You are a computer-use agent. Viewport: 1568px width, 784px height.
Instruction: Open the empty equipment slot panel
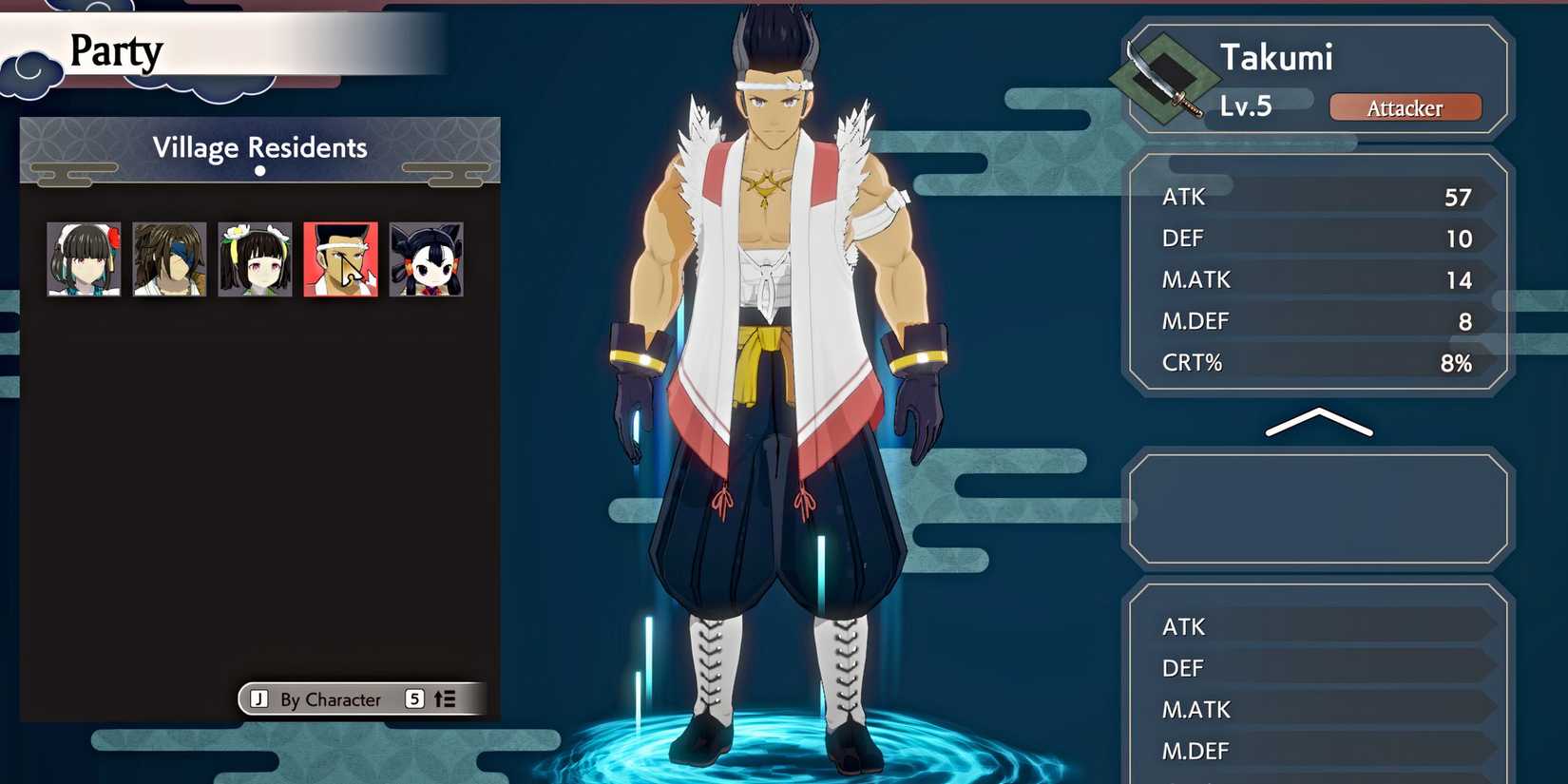pos(1319,508)
